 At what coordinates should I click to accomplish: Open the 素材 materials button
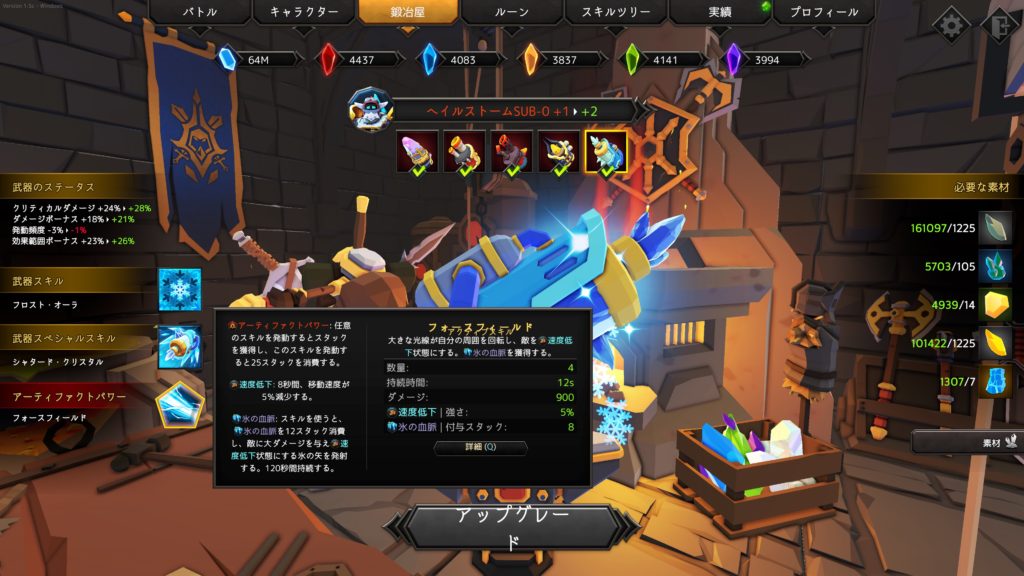[x=965, y=439]
